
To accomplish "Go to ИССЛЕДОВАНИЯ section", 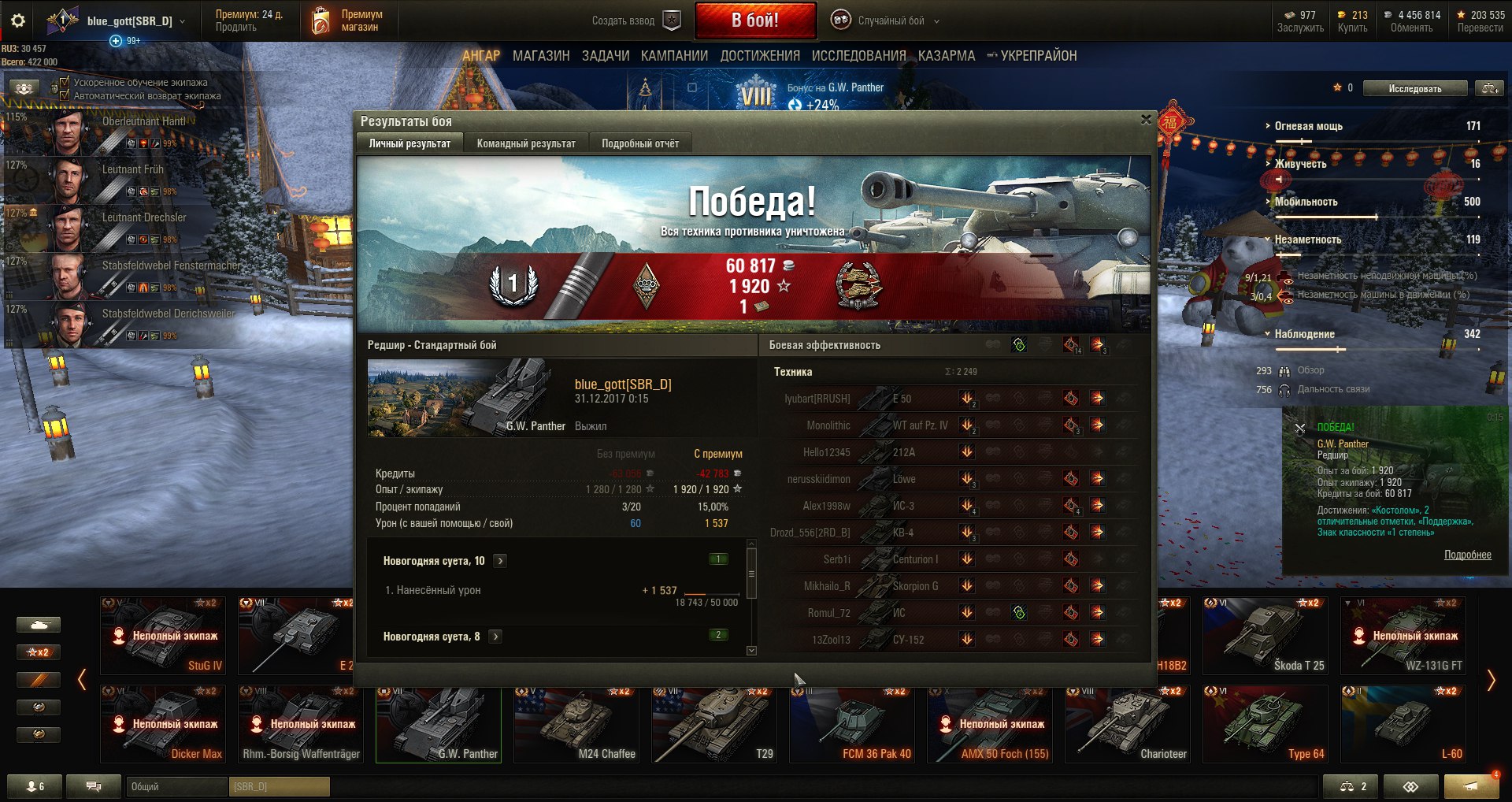I will click(x=858, y=56).
